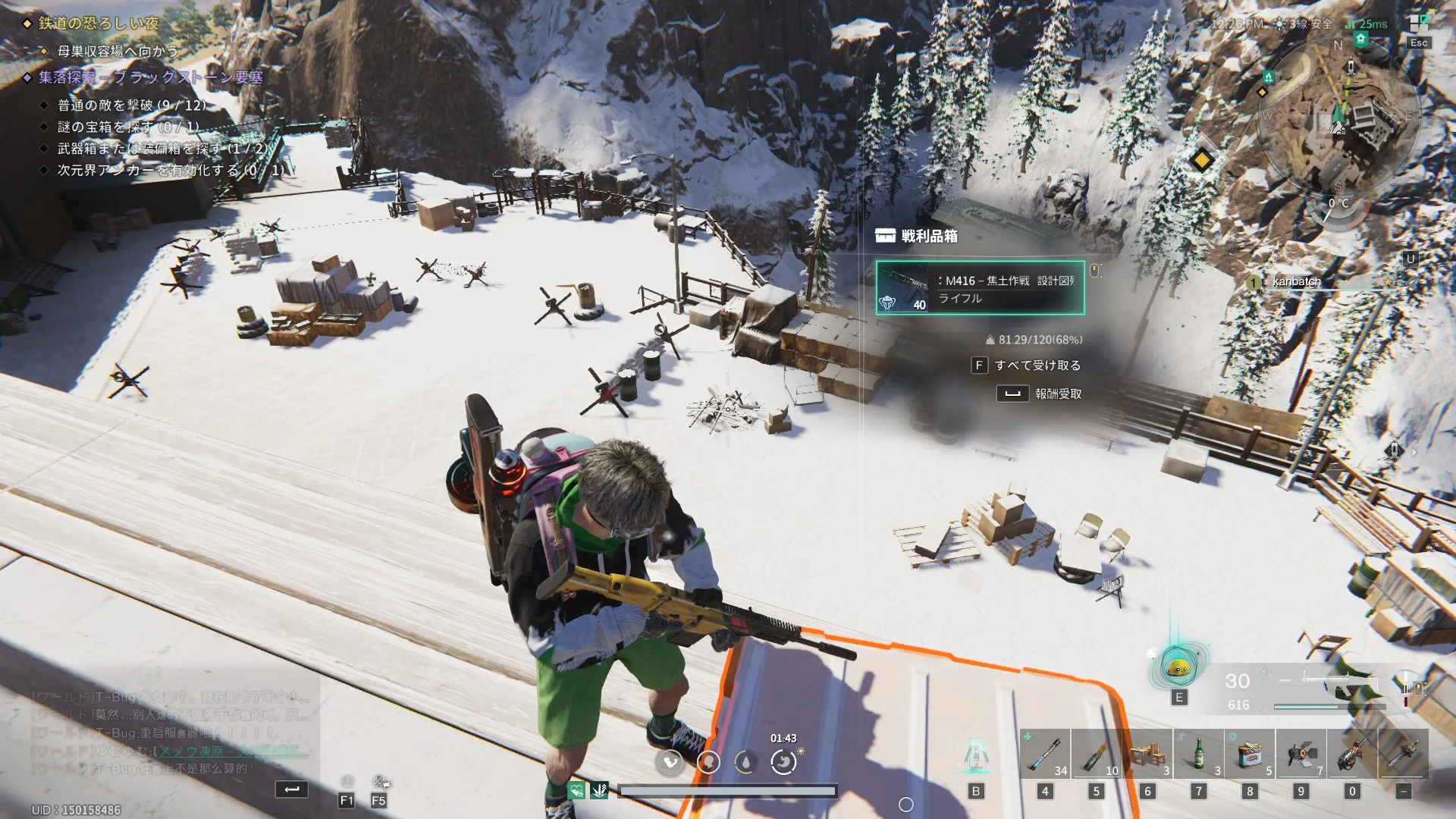Select the wooden furniture slot
Image resolution: width=1456 pixels, height=819 pixels.
[1147, 754]
